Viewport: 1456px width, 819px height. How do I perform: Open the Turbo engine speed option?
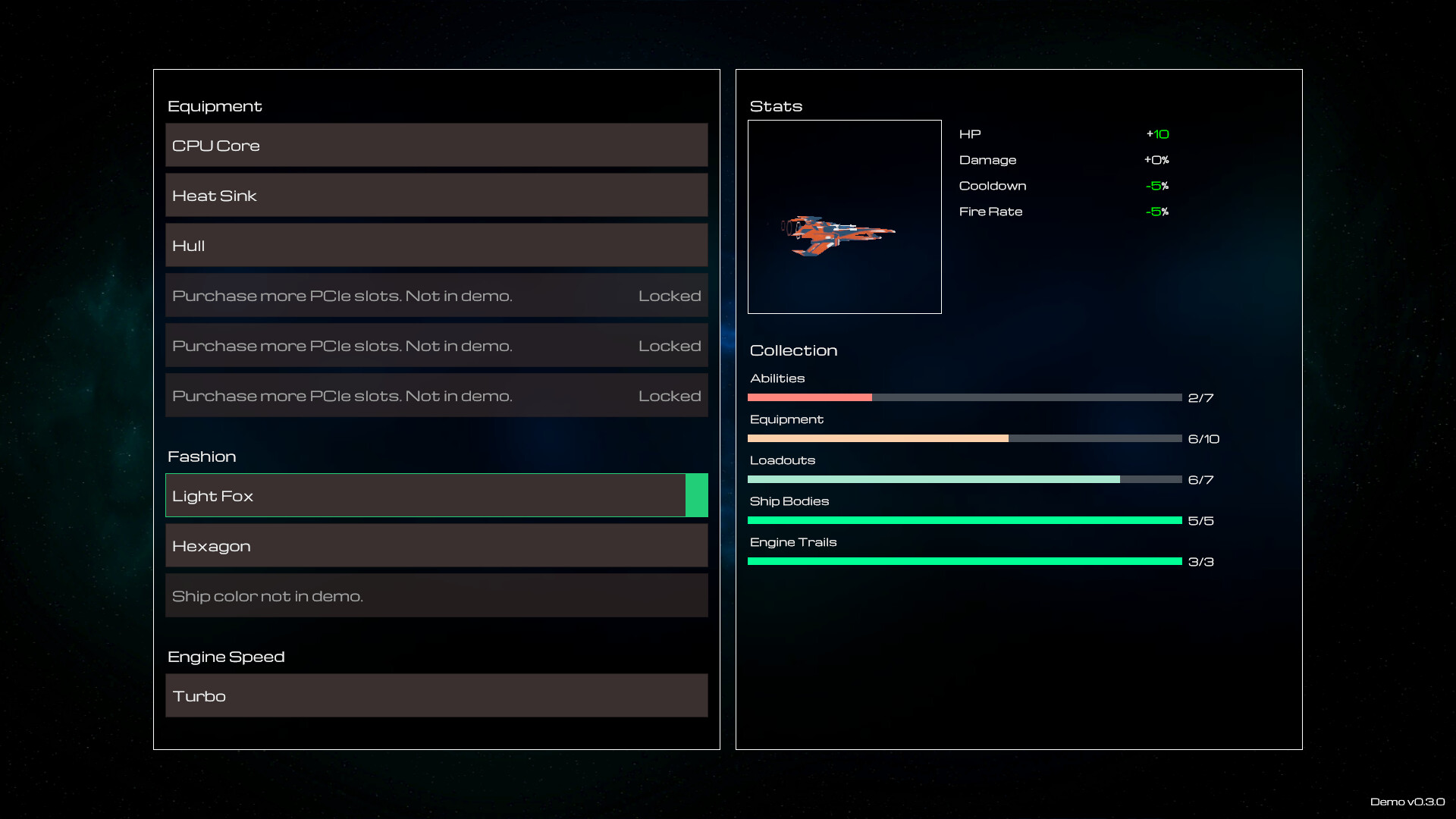(436, 695)
